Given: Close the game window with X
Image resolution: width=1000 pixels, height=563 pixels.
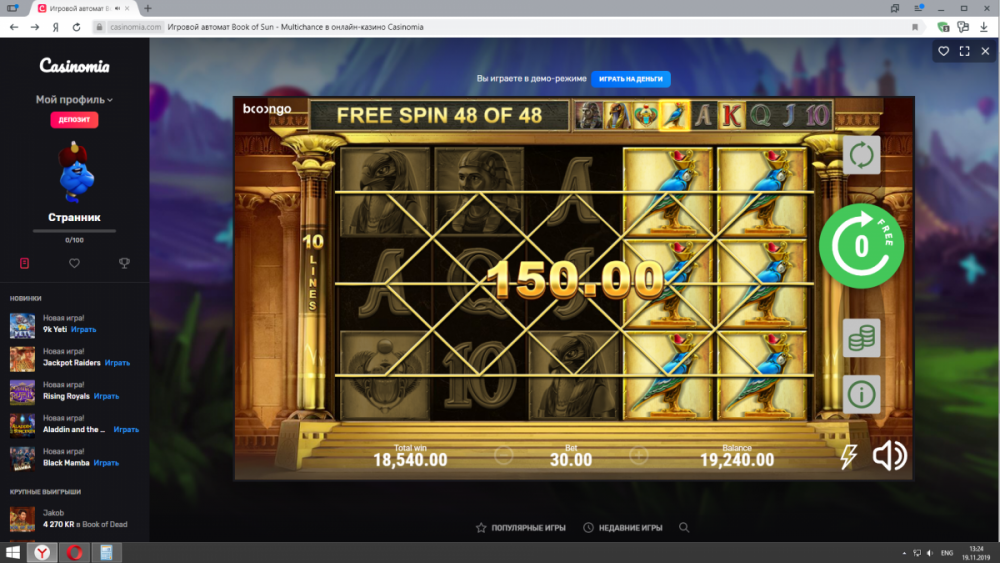Looking at the screenshot, I should pyautogui.click(x=986, y=51).
